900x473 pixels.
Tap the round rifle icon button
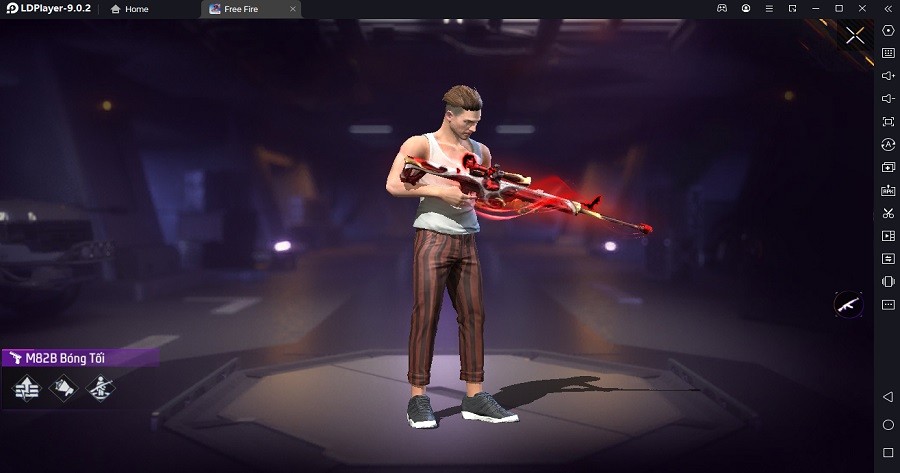848,304
